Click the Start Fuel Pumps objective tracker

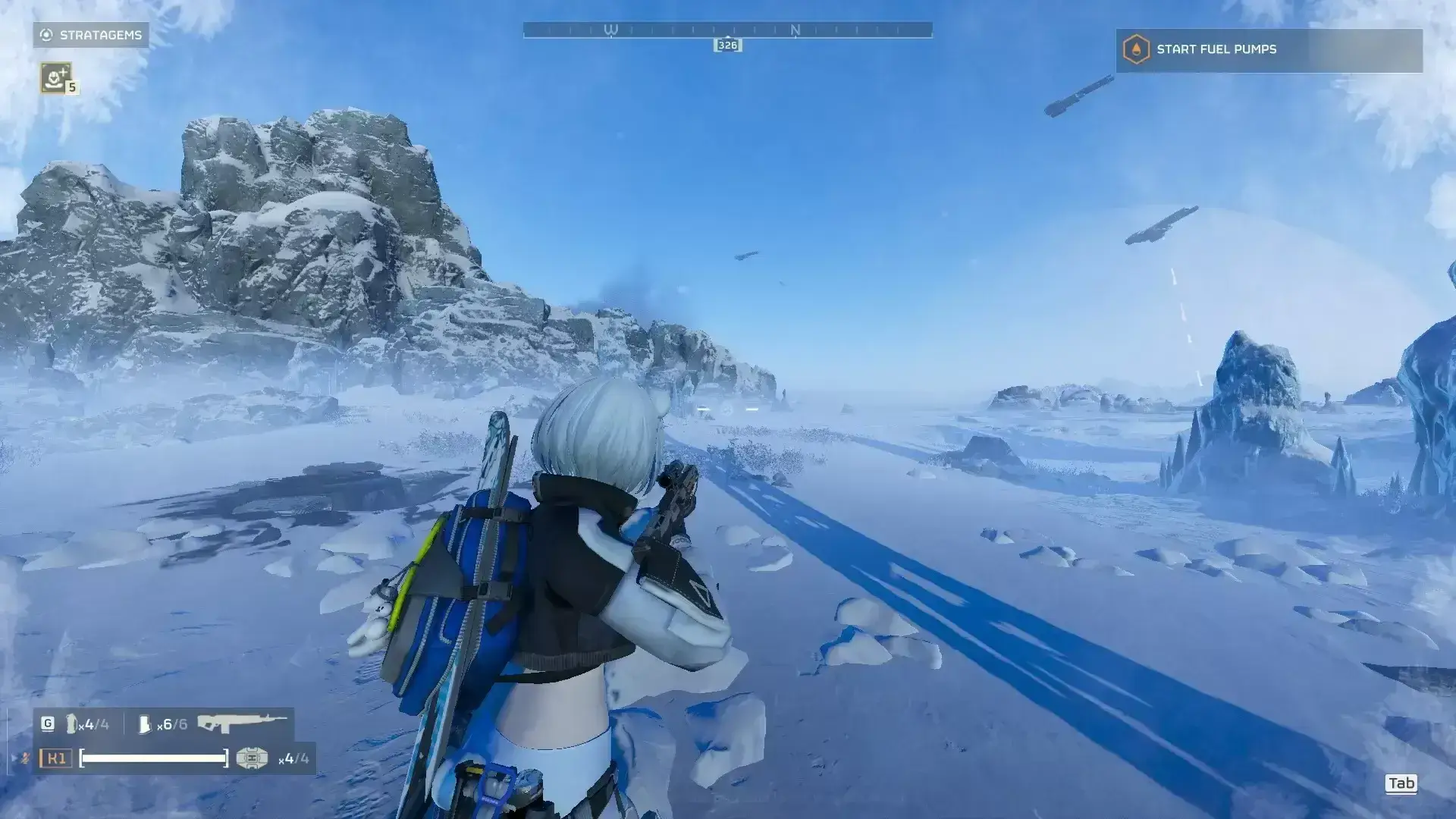pyautogui.click(x=1268, y=50)
